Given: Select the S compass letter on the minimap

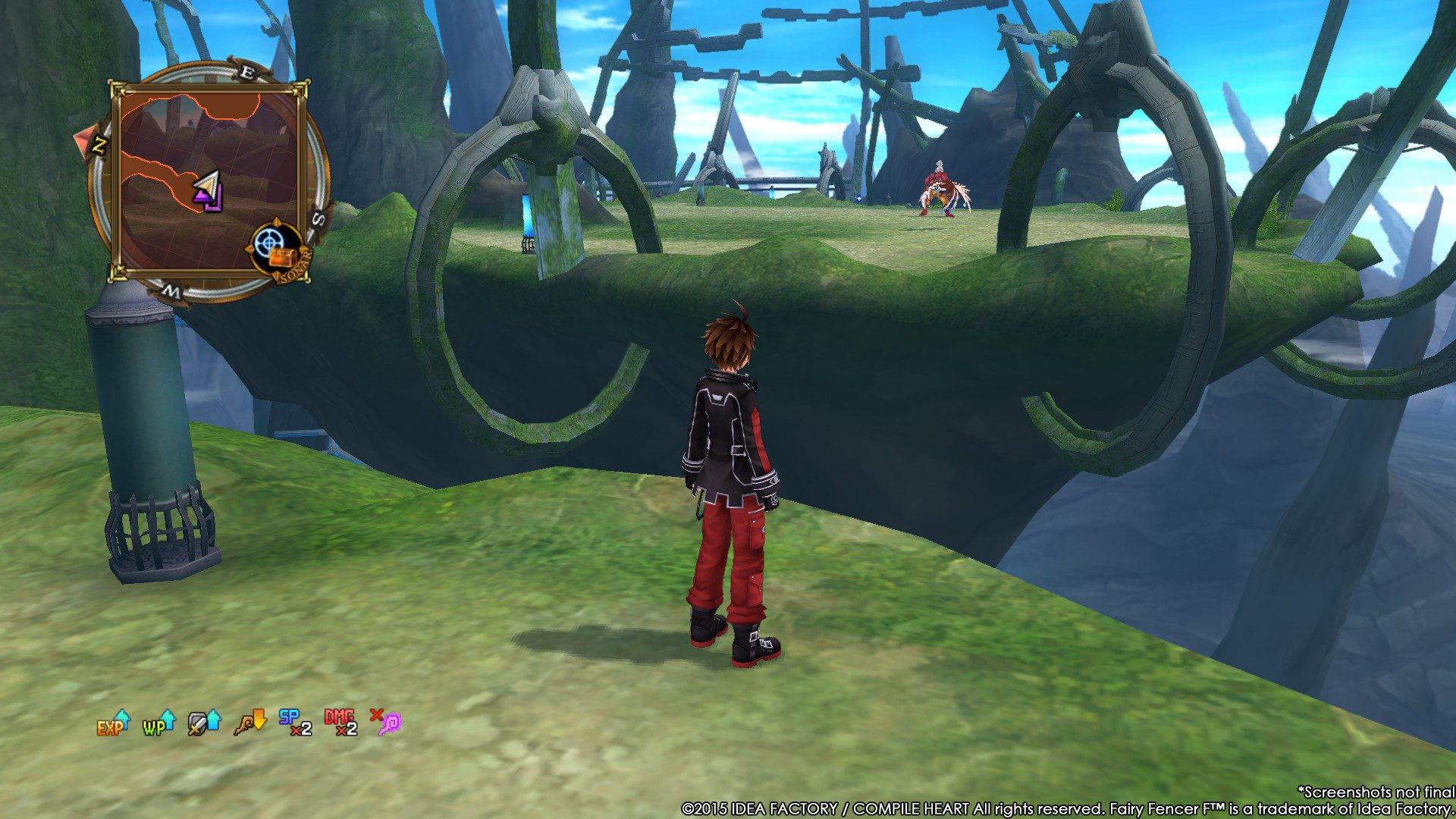Looking at the screenshot, I should [x=317, y=220].
